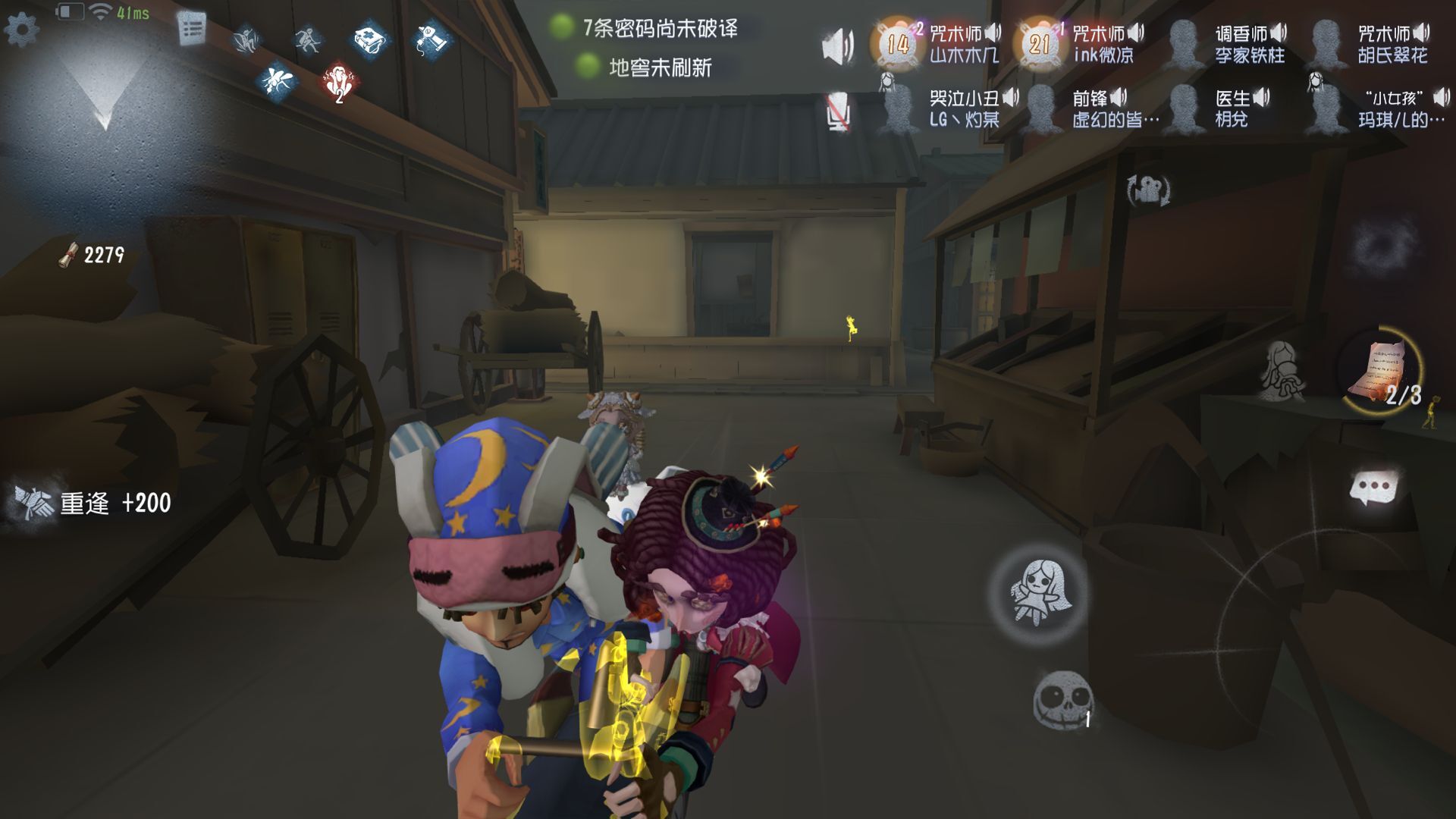Open the settings gear menu
The image size is (1456, 819).
(x=21, y=30)
